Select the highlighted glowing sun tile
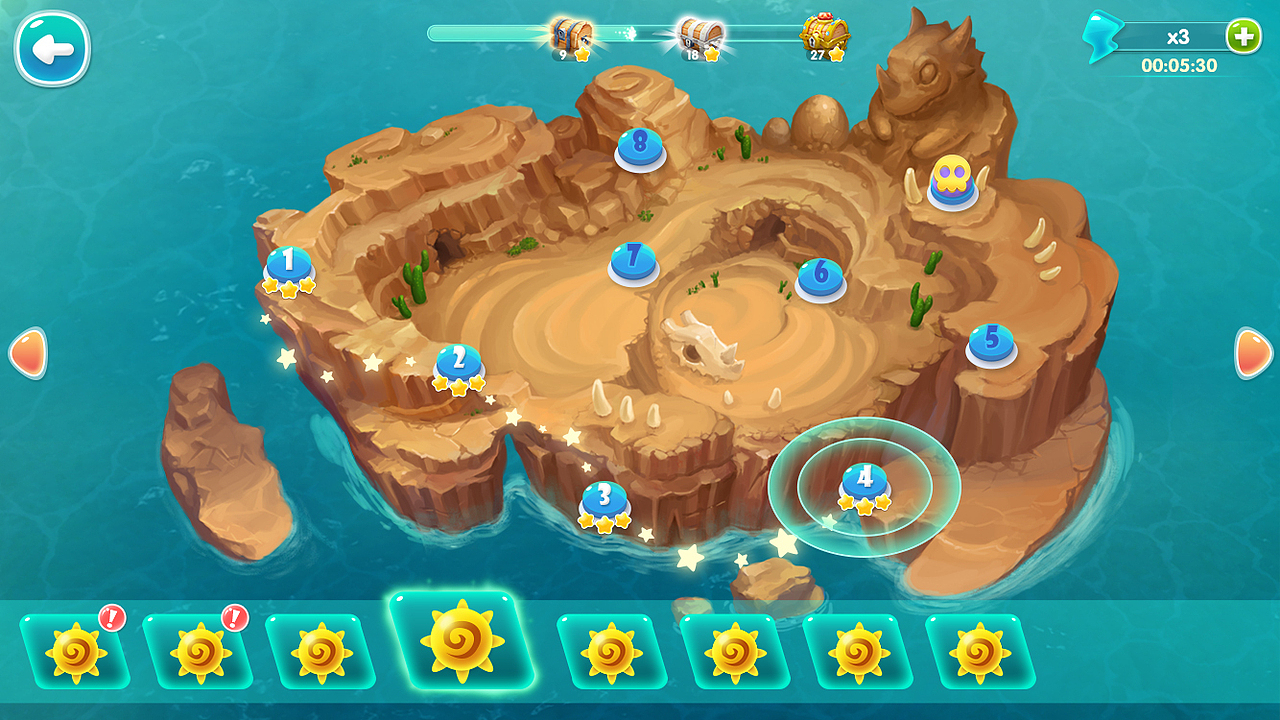 tap(460, 643)
